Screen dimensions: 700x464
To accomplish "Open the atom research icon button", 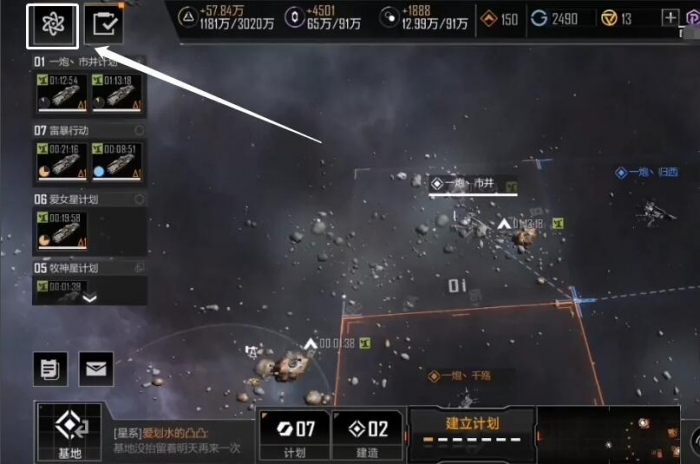I will tap(54, 25).
